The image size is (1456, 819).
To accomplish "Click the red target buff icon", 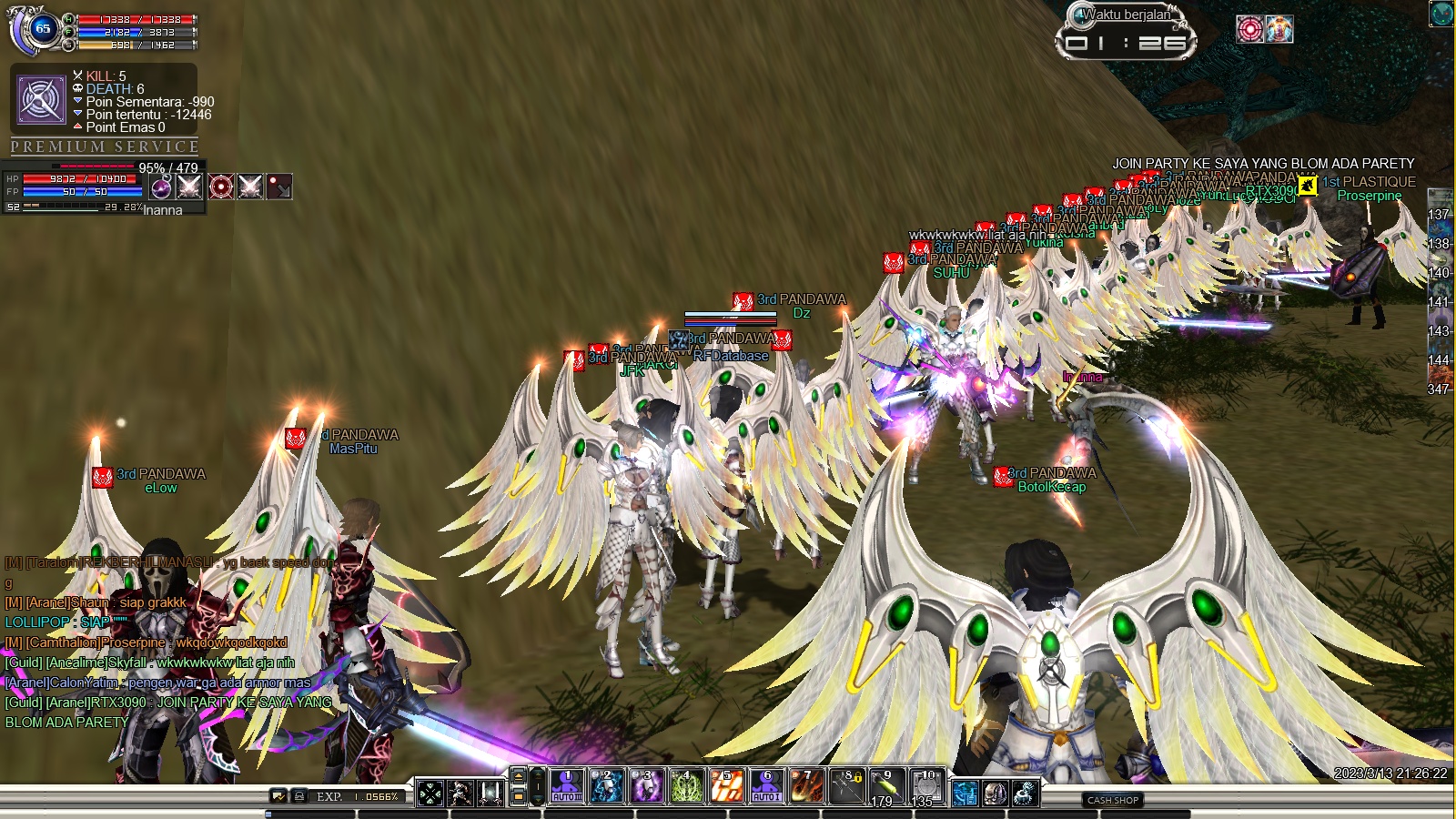I will pos(1250,29).
